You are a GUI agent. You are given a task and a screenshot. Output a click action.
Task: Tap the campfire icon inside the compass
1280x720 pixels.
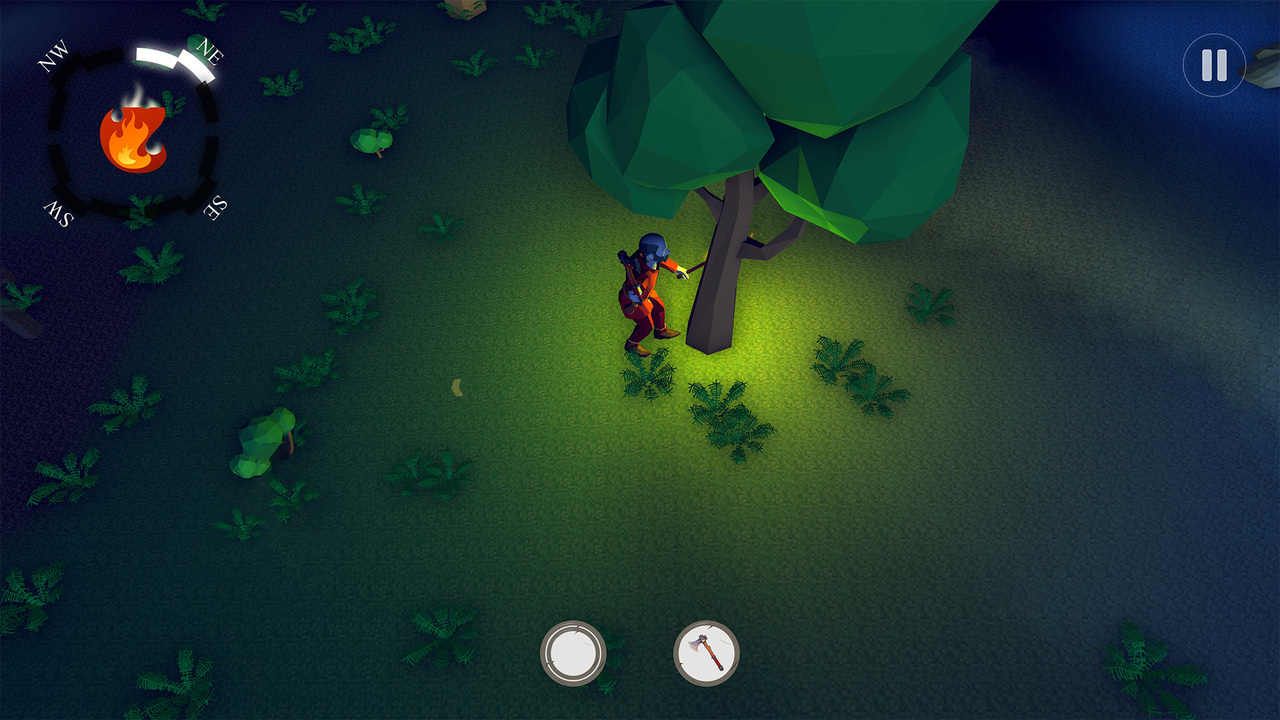pos(131,136)
